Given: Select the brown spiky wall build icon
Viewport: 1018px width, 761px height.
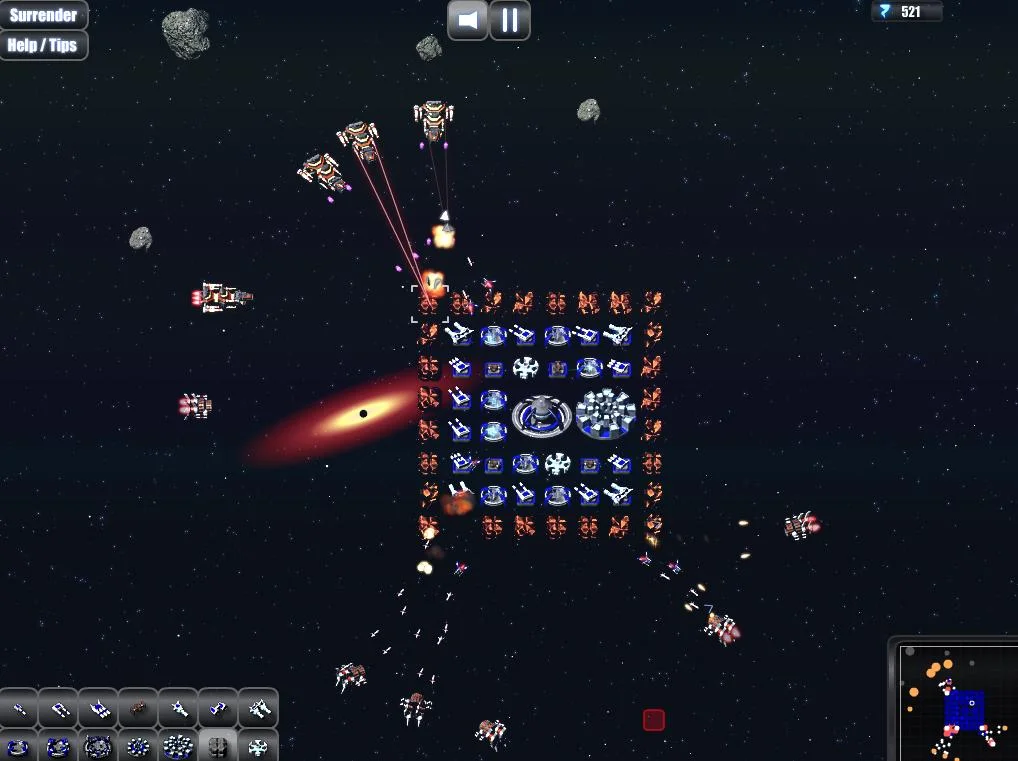Looking at the screenshot, I should click(x=138, y=708).
